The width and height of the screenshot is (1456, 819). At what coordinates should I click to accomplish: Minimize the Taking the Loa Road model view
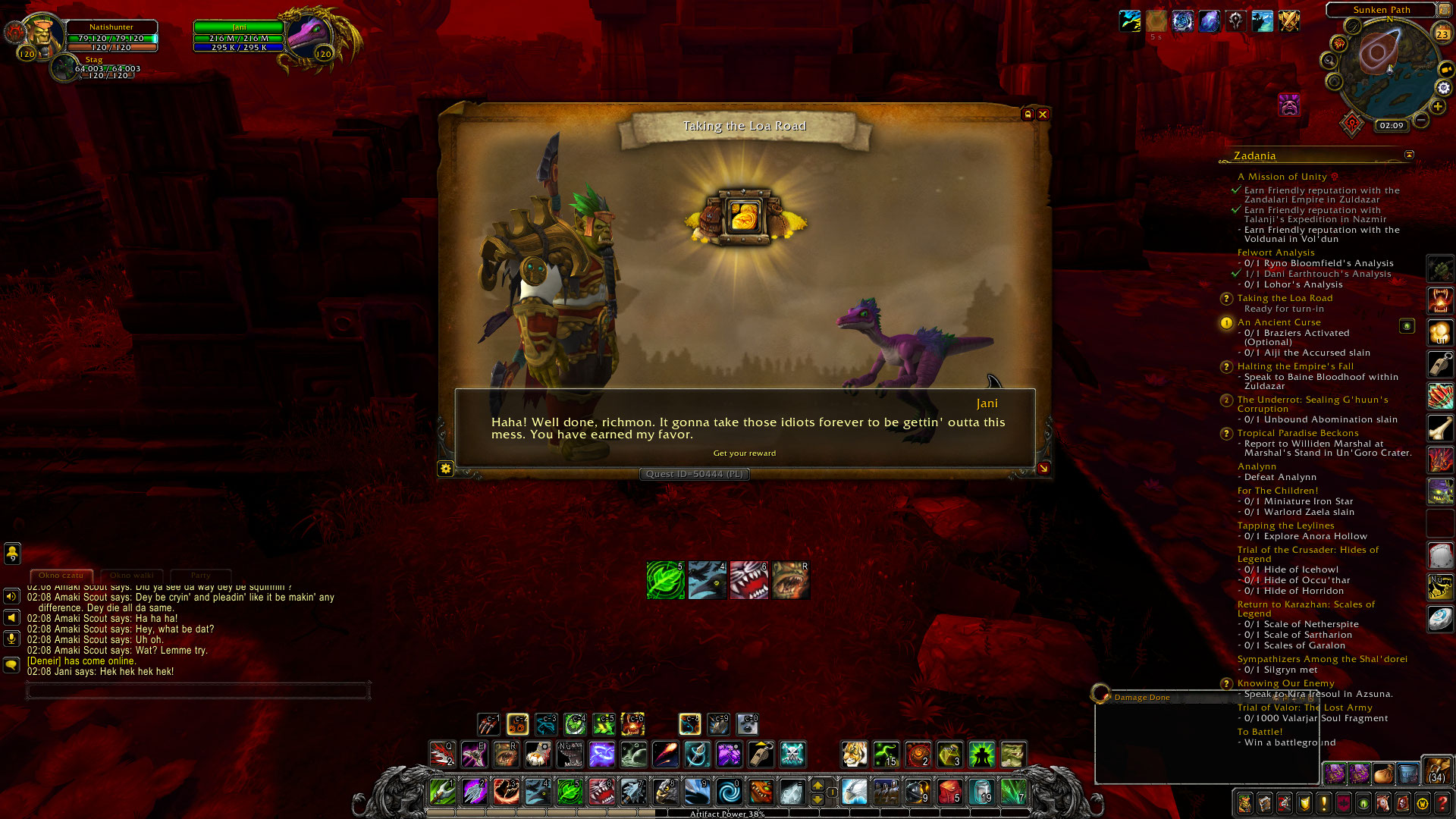pyautogui.click(x=1044, y=469)
